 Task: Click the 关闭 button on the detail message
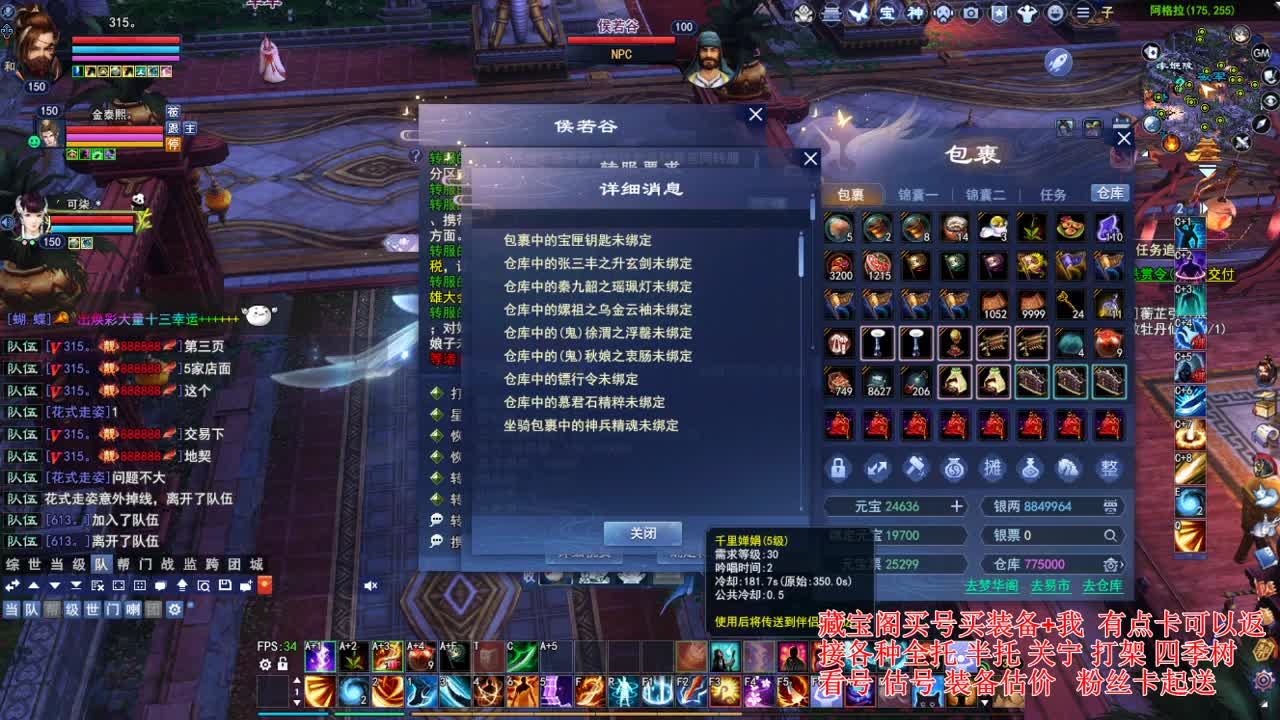[x=643, y=533]
